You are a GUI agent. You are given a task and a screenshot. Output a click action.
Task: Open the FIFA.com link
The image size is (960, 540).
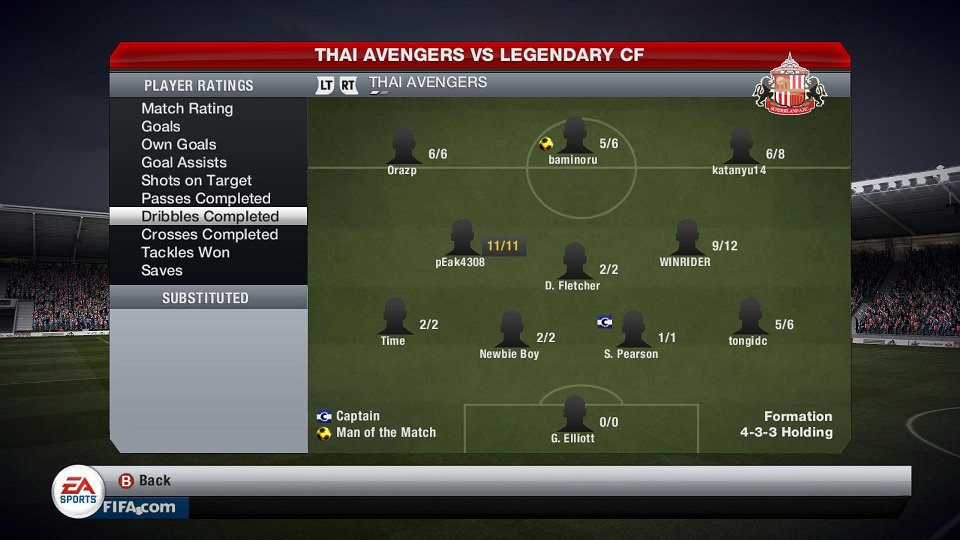(138, 507)
